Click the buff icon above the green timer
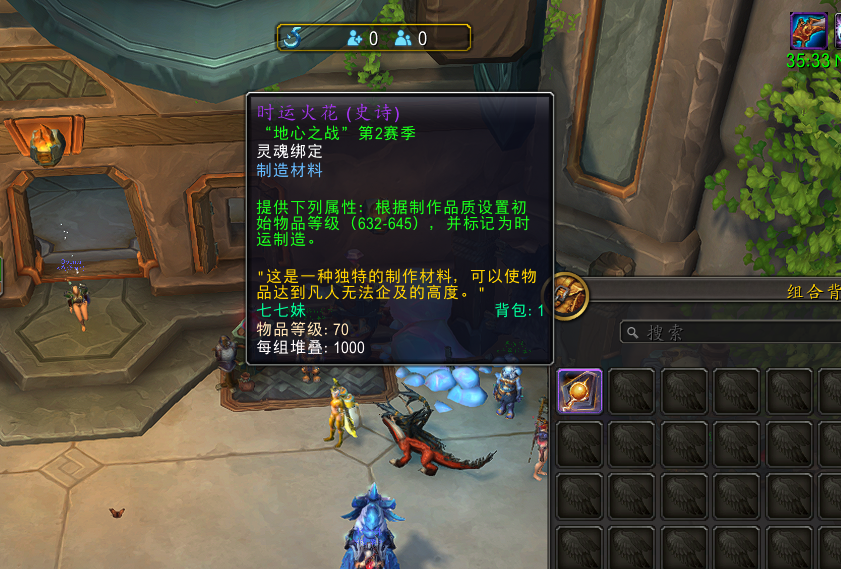The image size is (841, 569). point(808,30)
